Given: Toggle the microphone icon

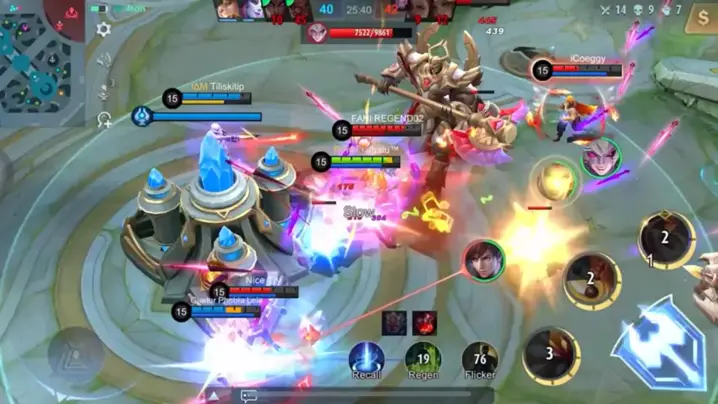Looking at the screenshot, I should point(104,91).
